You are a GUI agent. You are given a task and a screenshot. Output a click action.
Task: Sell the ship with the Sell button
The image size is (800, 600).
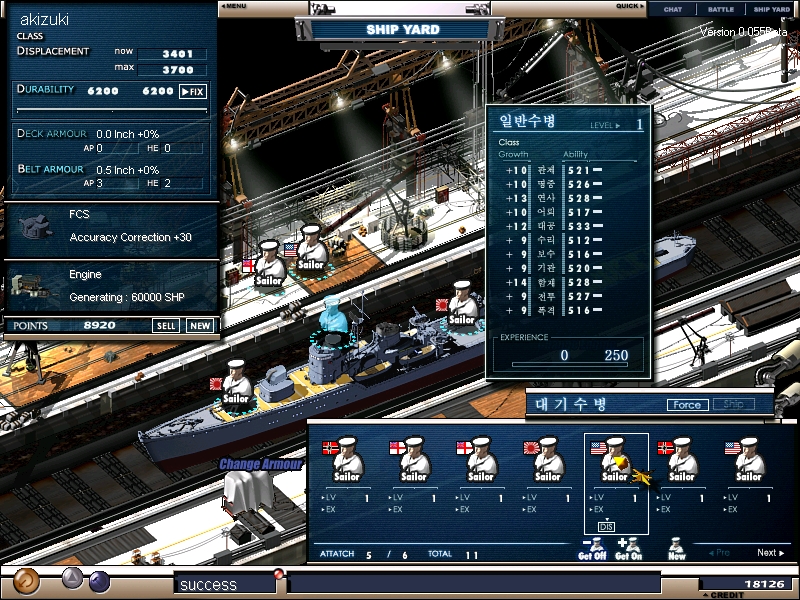tap(166, 326)
